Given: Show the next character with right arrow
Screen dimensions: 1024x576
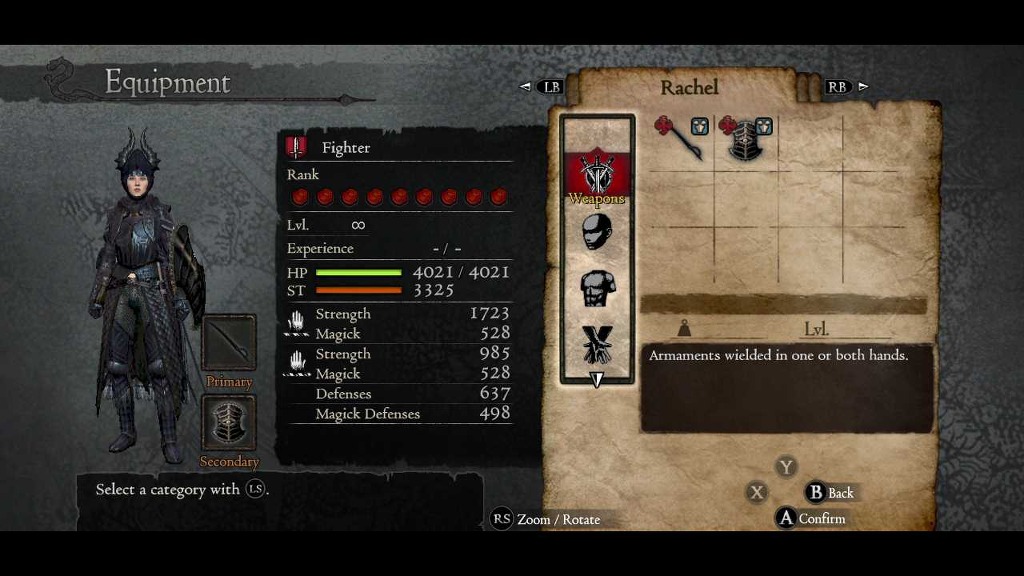Looking at the screenshot, I should click(x=863, y=87).
